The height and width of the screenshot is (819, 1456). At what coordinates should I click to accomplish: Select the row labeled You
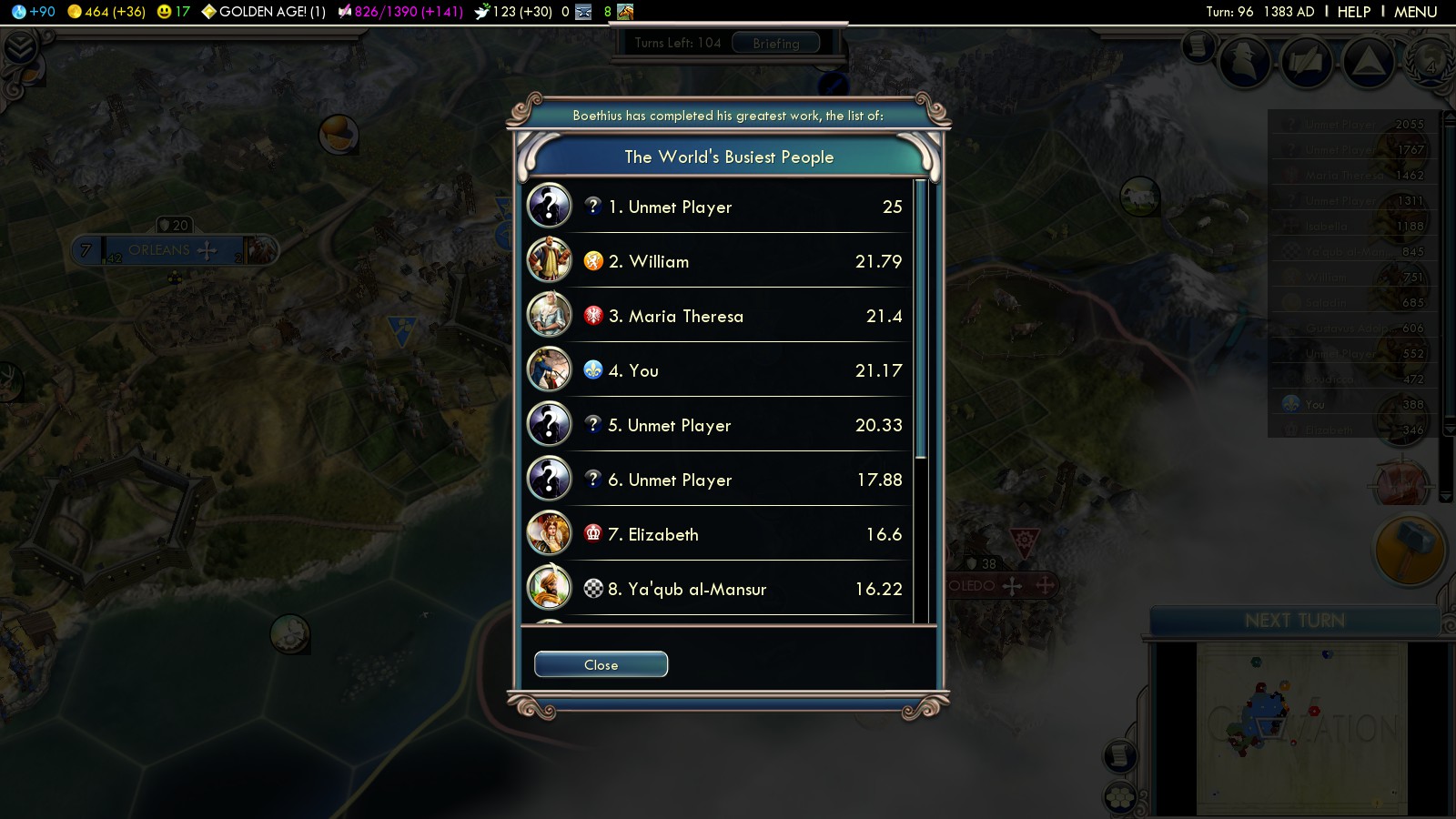[x=719, y=370]
